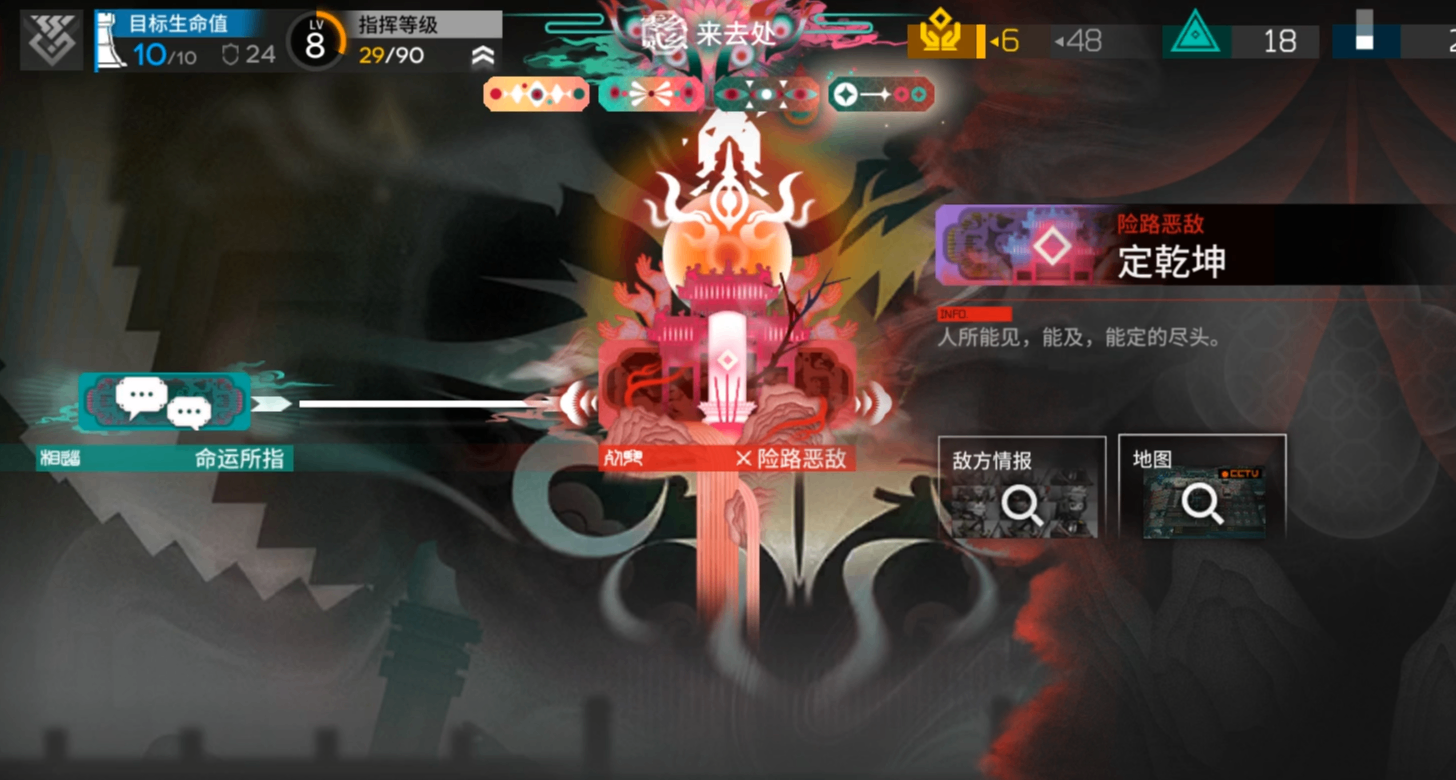
Task: Select the first orange totem badge
Action: 536,92
